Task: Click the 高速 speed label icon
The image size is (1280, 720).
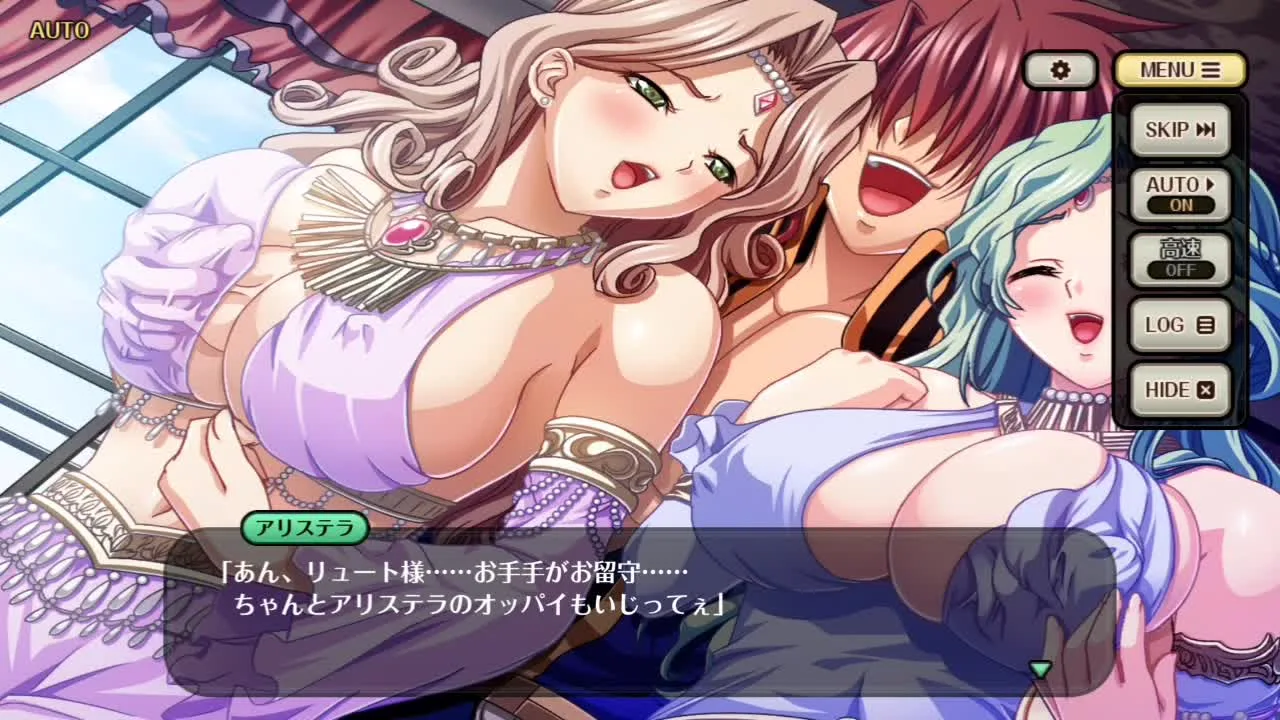Action: click(1180, 250)
